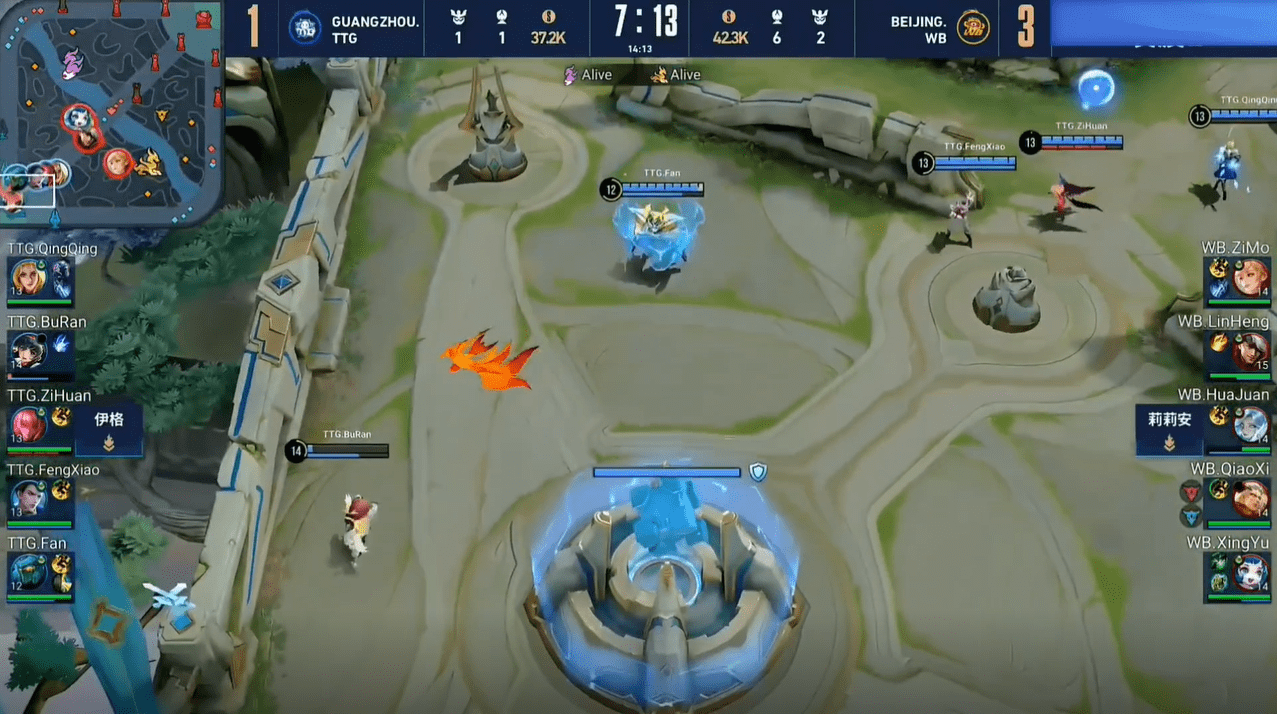
Task: Select TTG.ZiHuan's hero portrait
Action: point(27,425)
